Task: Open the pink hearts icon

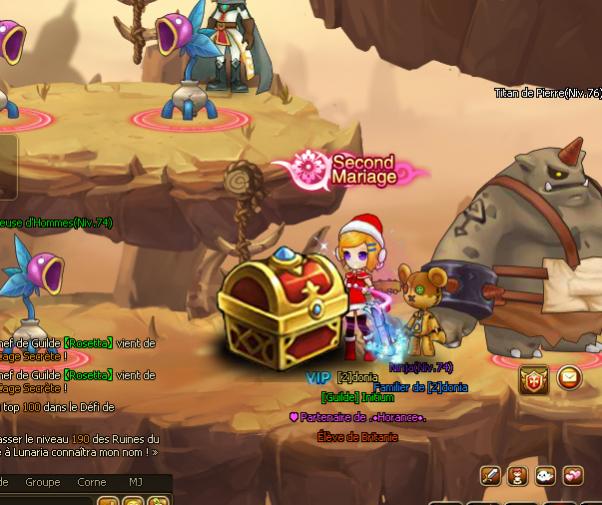Action: (x=573, y=475)
